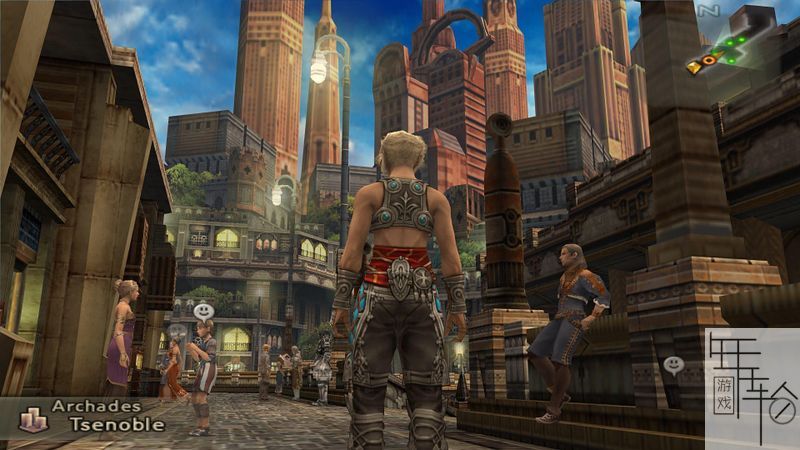Open the minimap in the corner
Viewport: 800px width, 450px height.
(x=728, y=50)
